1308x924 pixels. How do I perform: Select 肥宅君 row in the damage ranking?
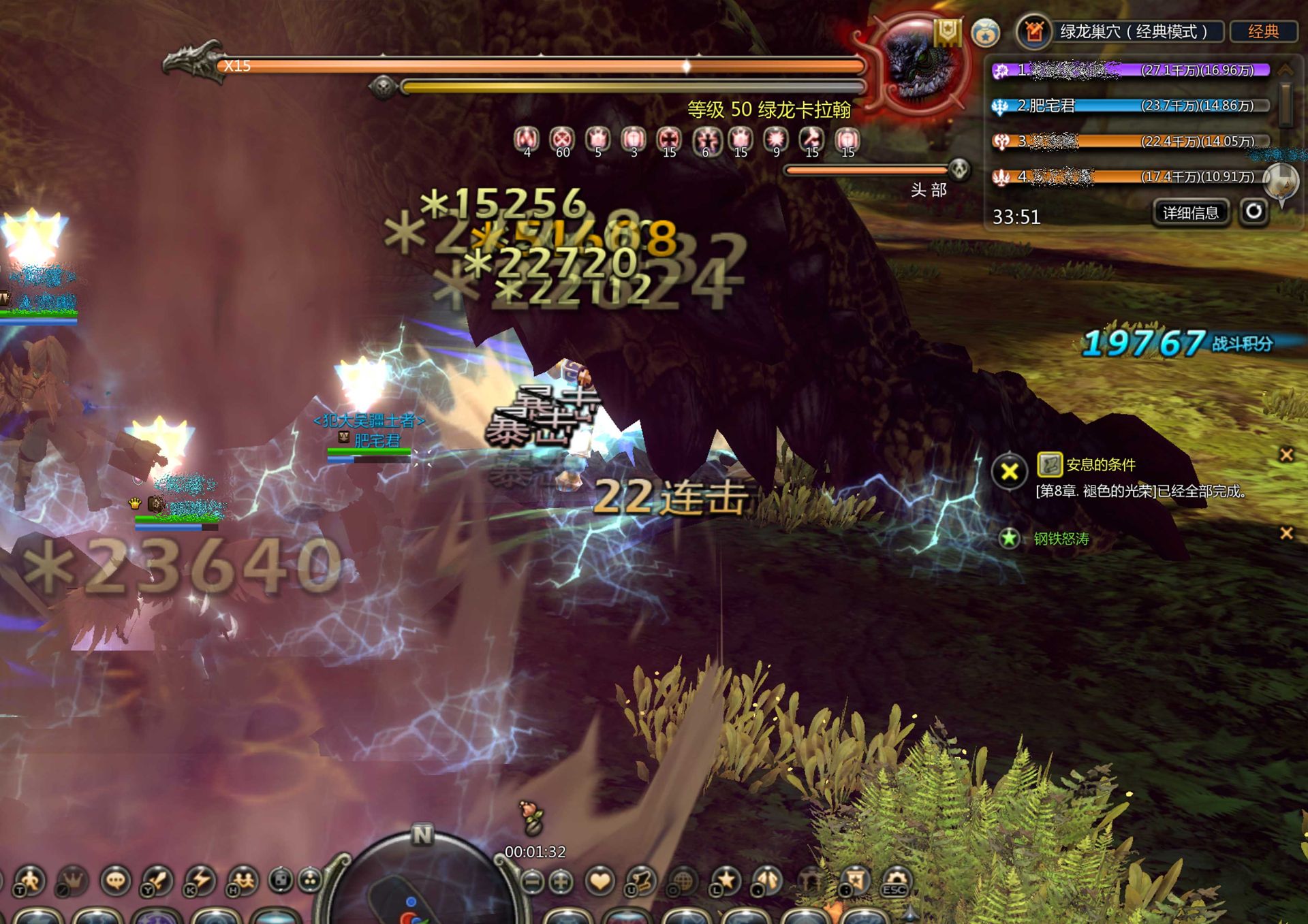tap(1131, 106)
